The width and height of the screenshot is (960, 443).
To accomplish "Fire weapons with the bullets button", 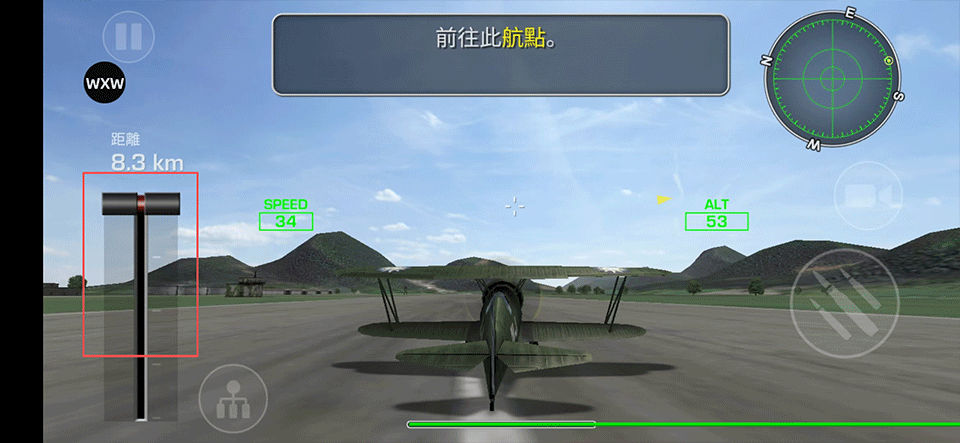I will click(x=837, y=302).
